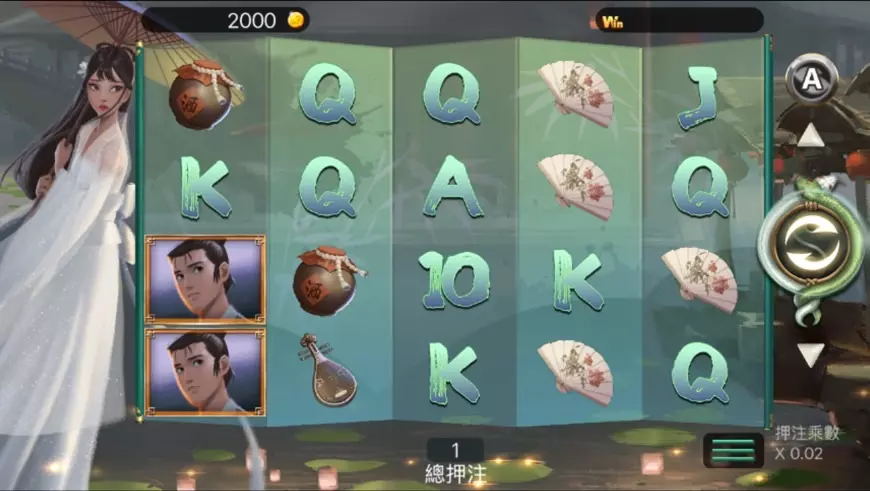Enable auto spin with the A button

[x=811, y=78]
